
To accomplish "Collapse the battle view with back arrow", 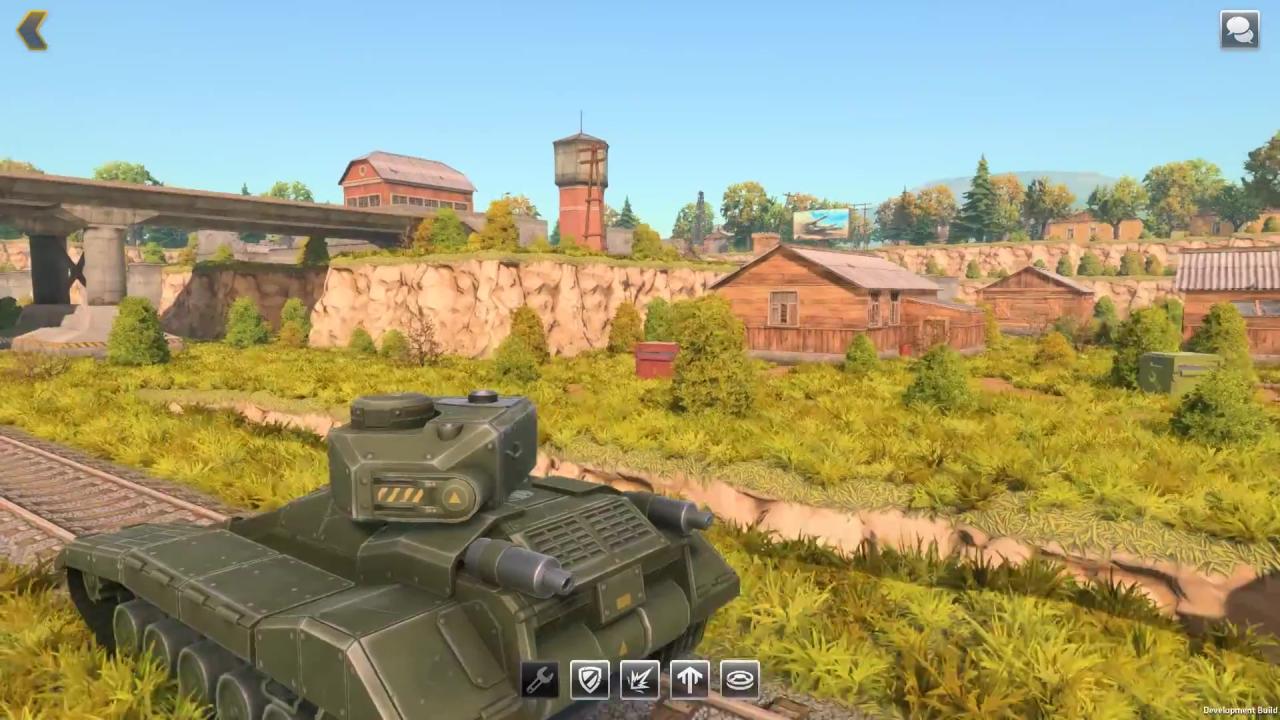I will pos(33,30).
